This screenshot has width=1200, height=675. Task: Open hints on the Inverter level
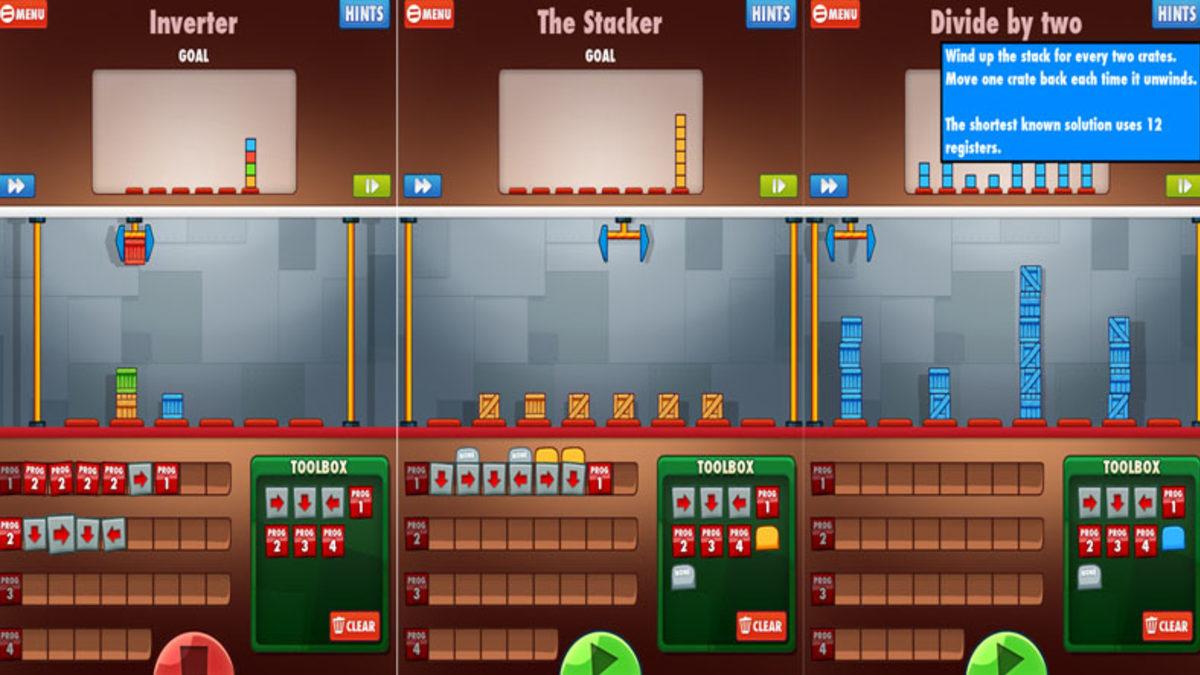[364, 13]
